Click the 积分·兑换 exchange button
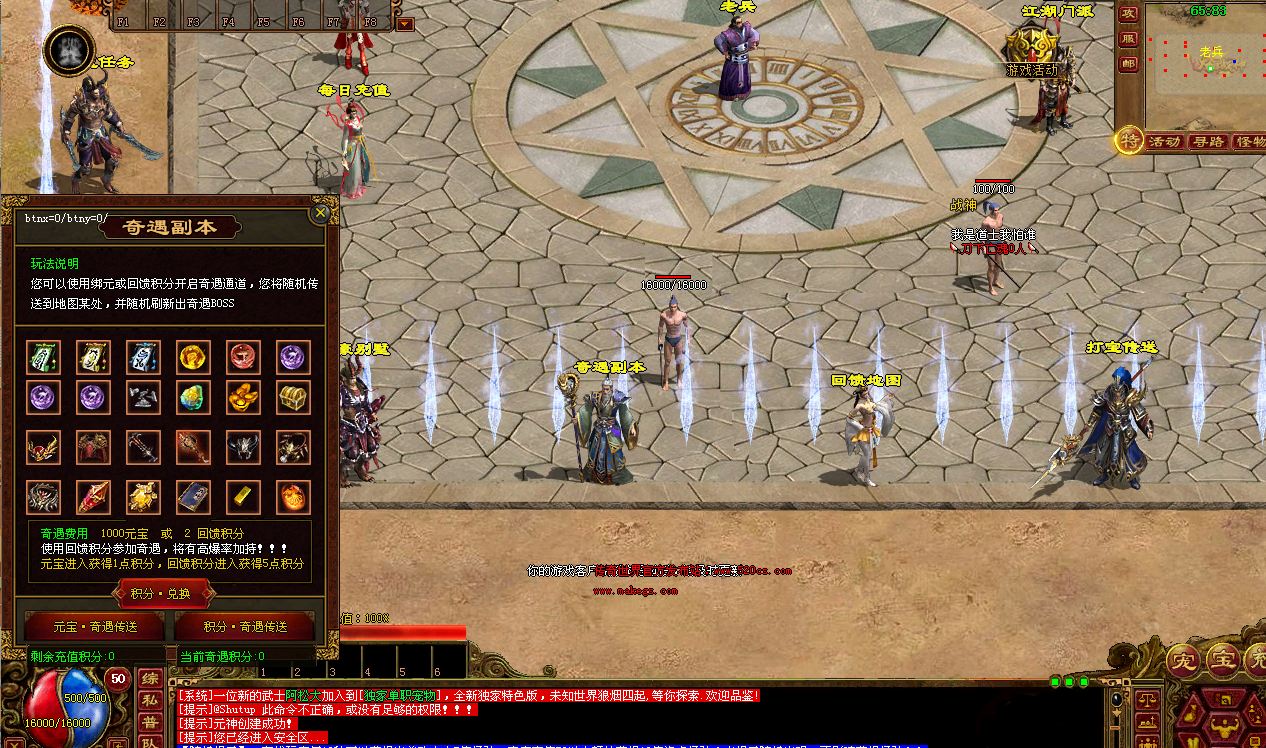The width and height of the screenshot is (1266, 748). pos(166,593)
